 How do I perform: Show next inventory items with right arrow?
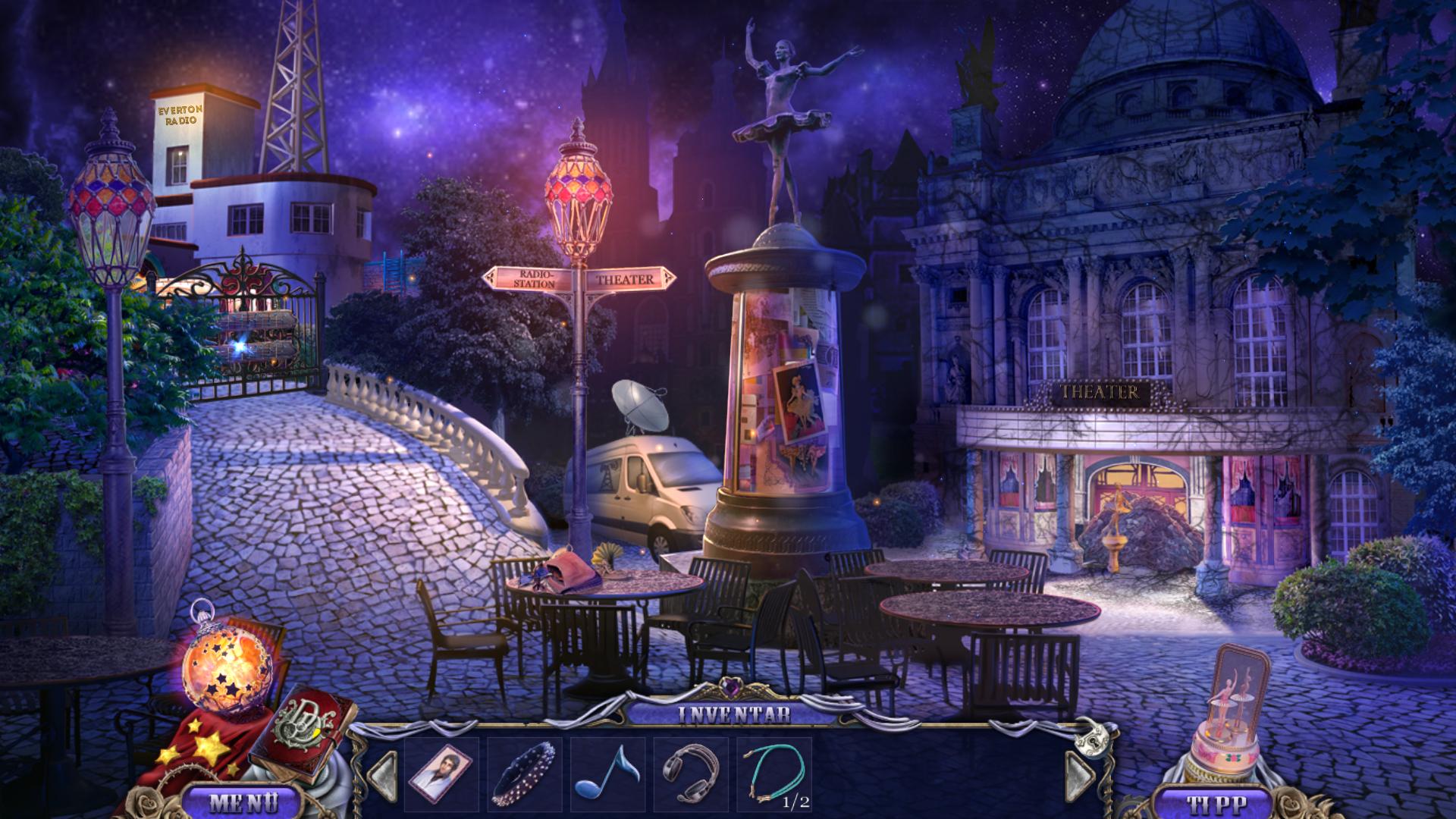[1080, 773]
